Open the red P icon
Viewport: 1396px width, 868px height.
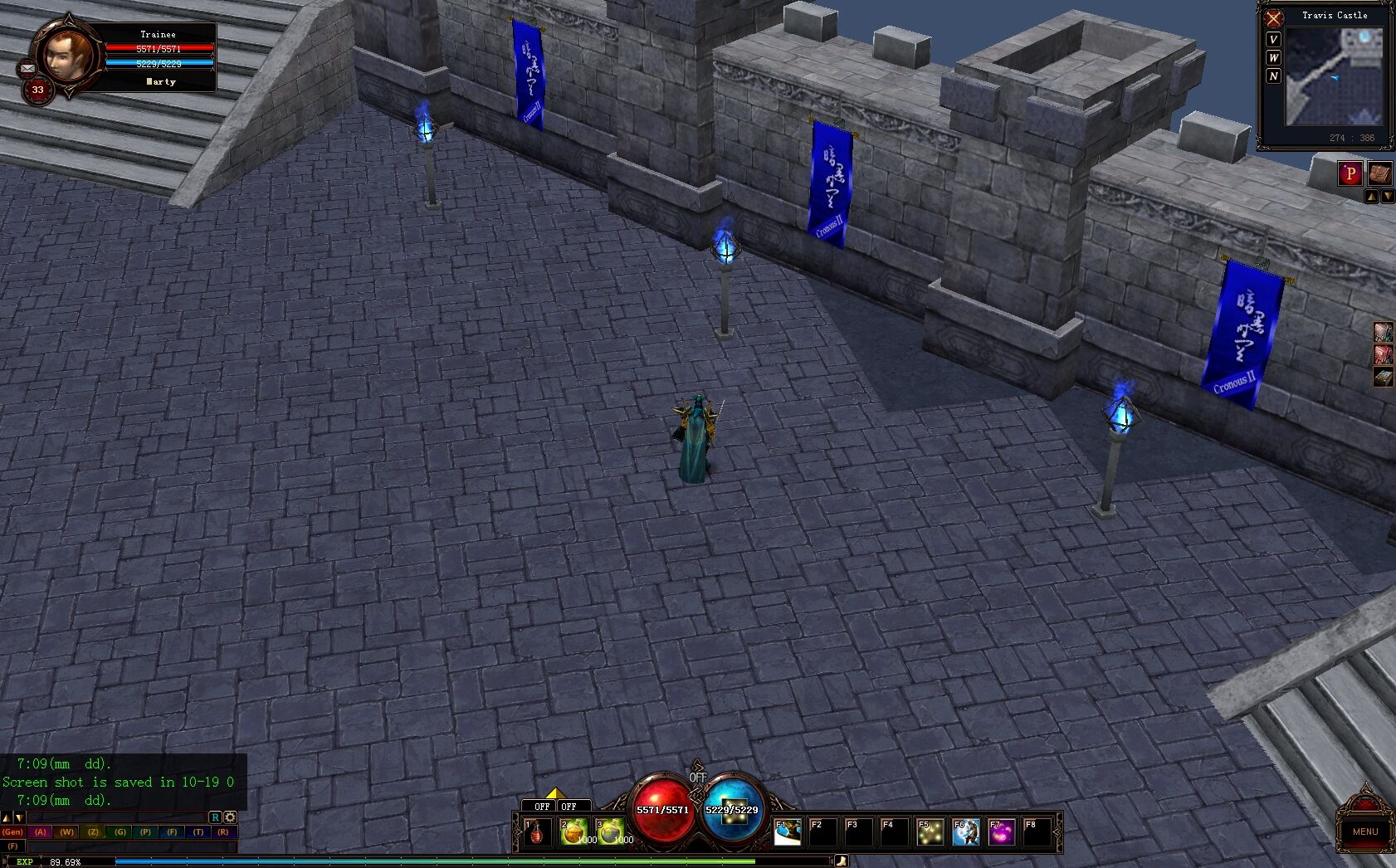[x=1350, y=173]
